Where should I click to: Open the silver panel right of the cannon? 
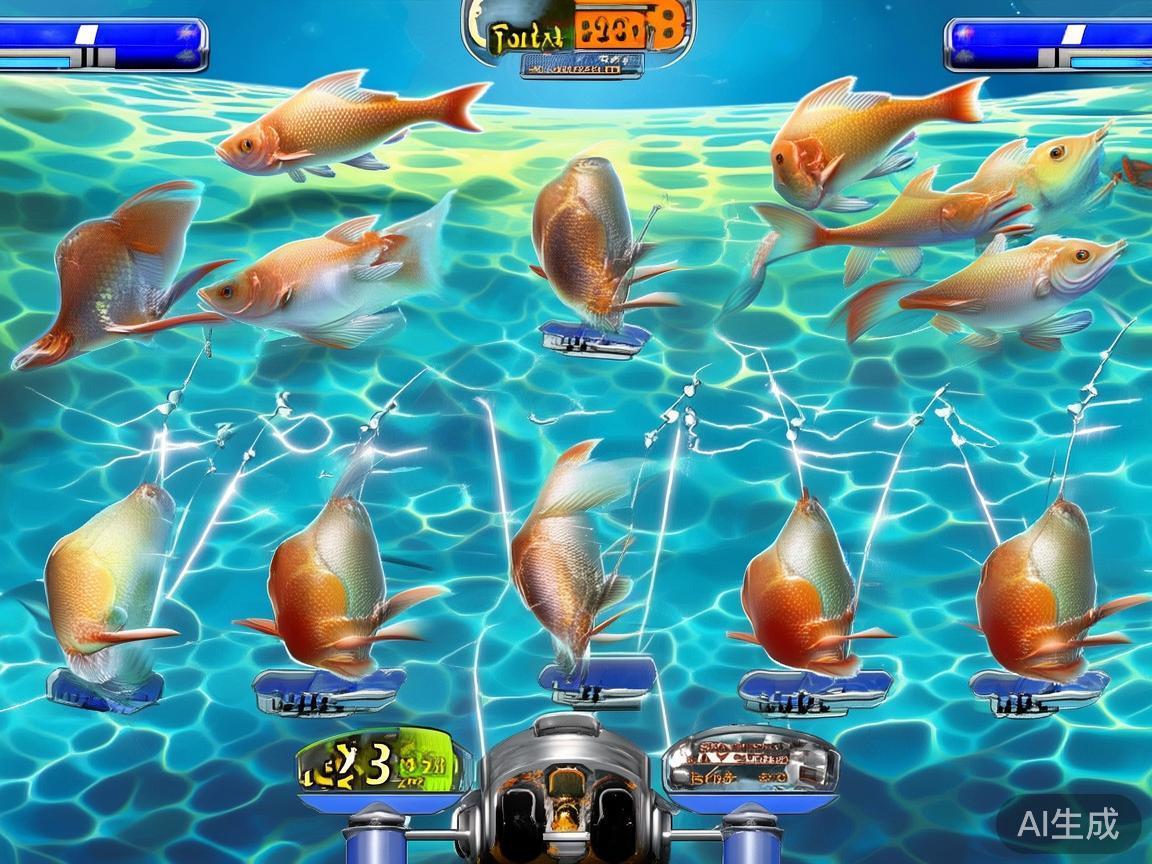pyautogui.click(x=750, y=762)
